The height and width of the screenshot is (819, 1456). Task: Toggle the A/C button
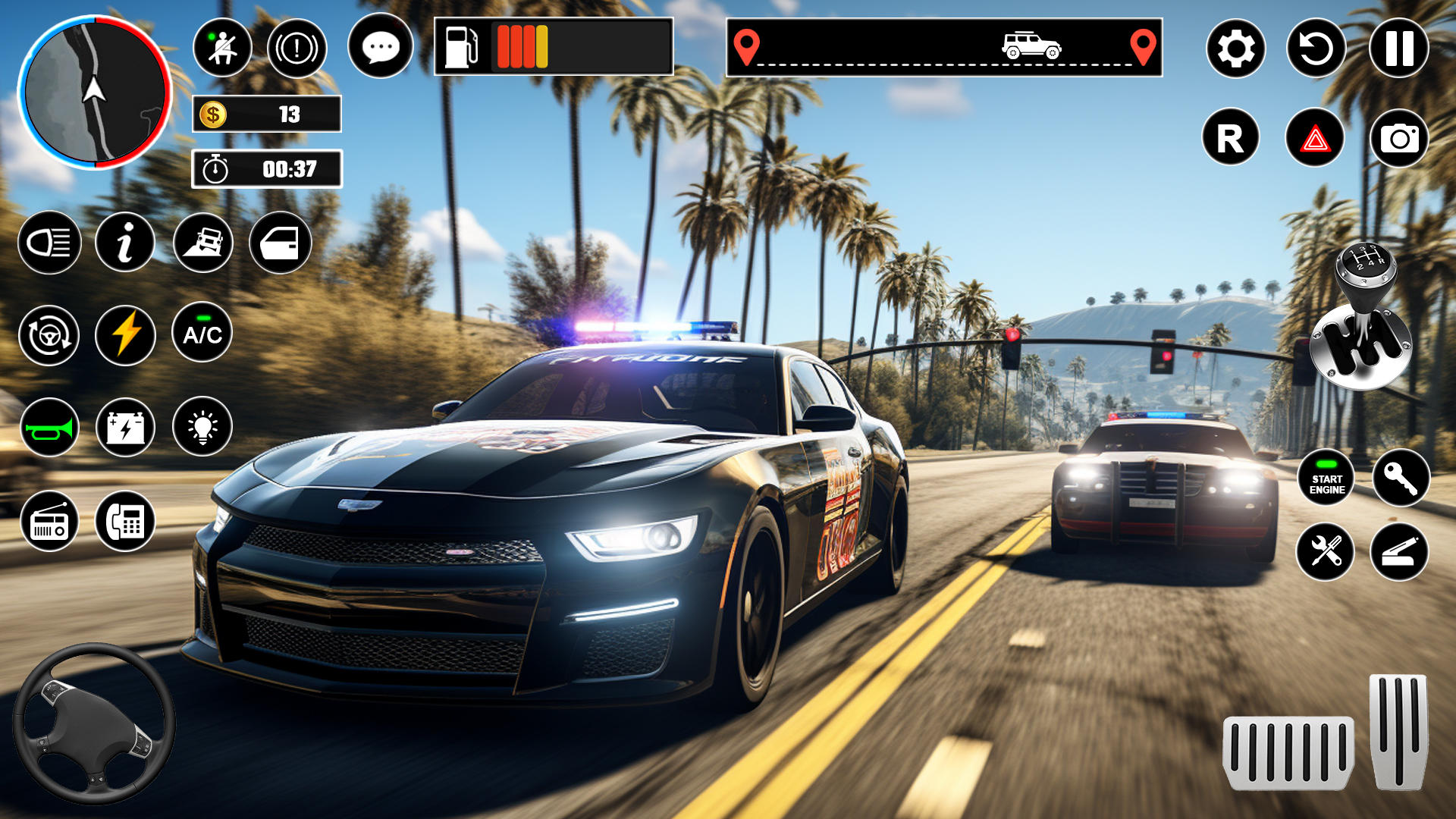tap(202, 334)
